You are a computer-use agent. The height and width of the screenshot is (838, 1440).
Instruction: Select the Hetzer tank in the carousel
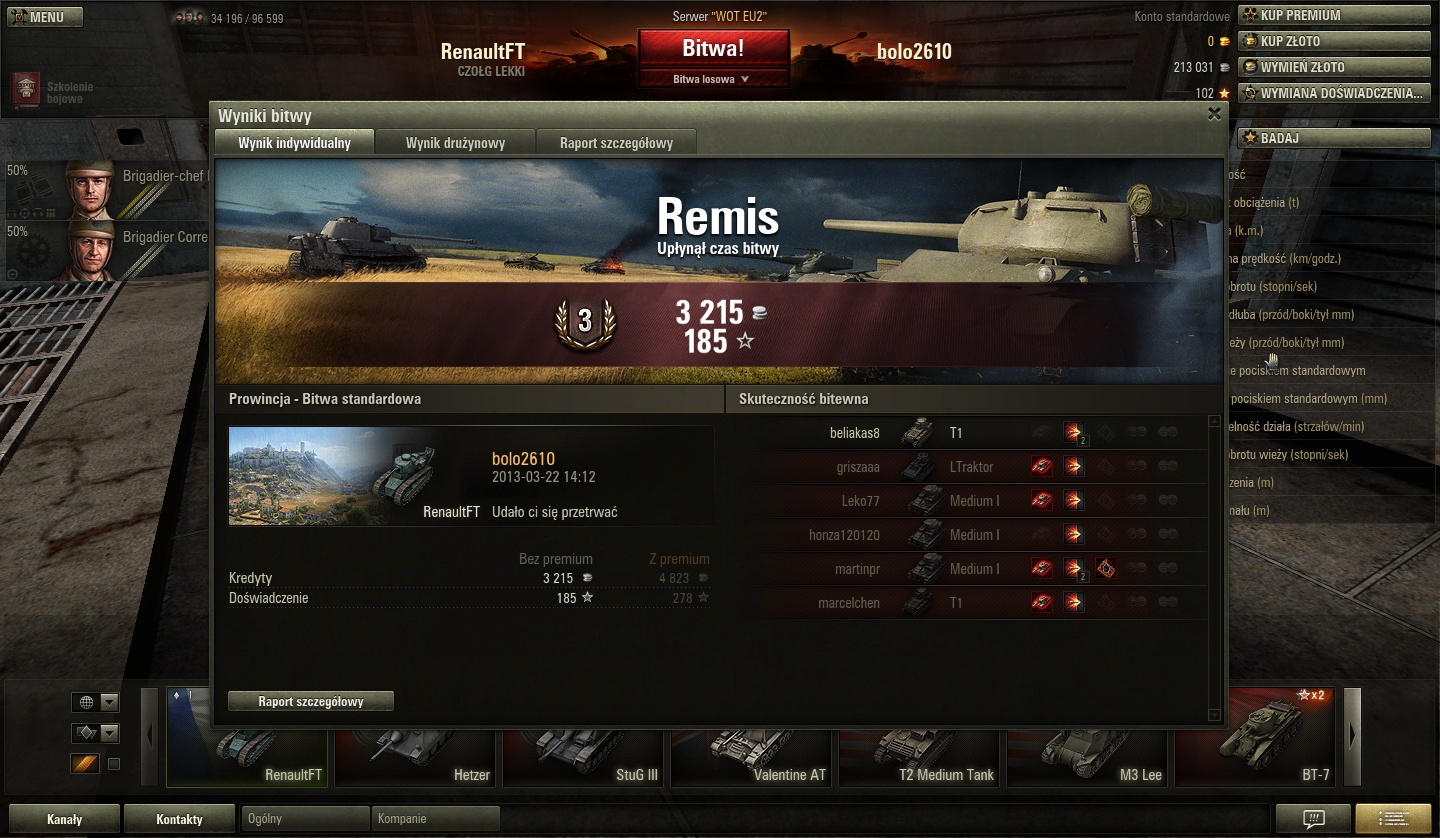(416, 750)
